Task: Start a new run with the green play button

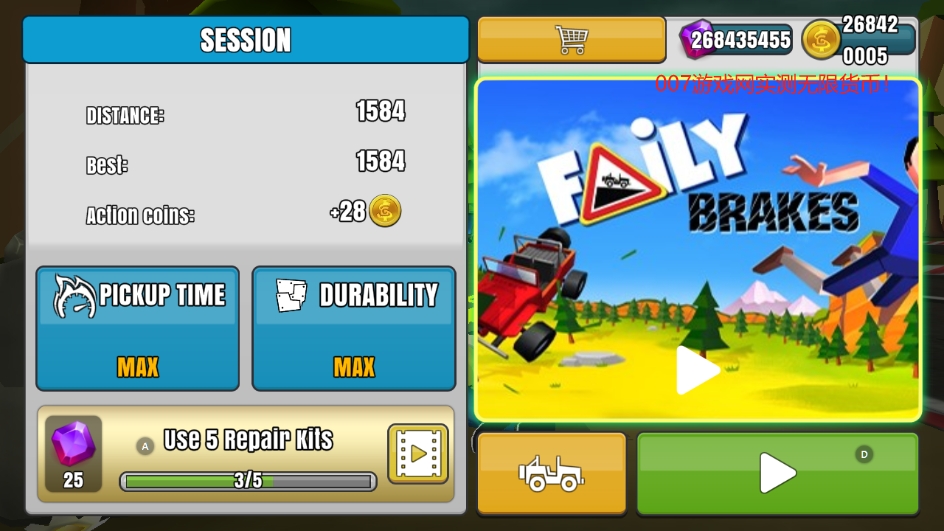Action: (777, 473)
